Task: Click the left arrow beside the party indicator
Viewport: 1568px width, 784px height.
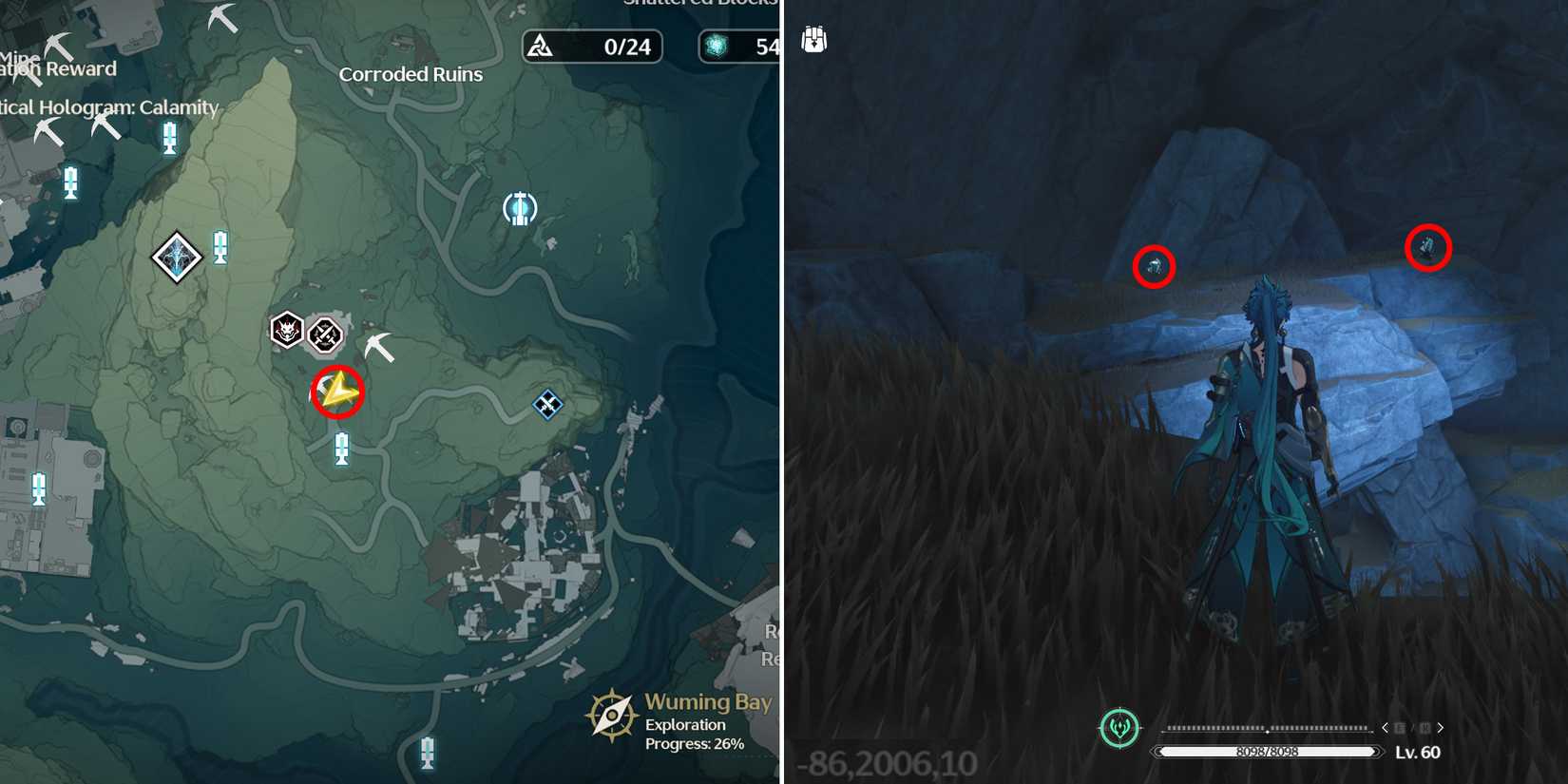Action: pos(1386,728)
